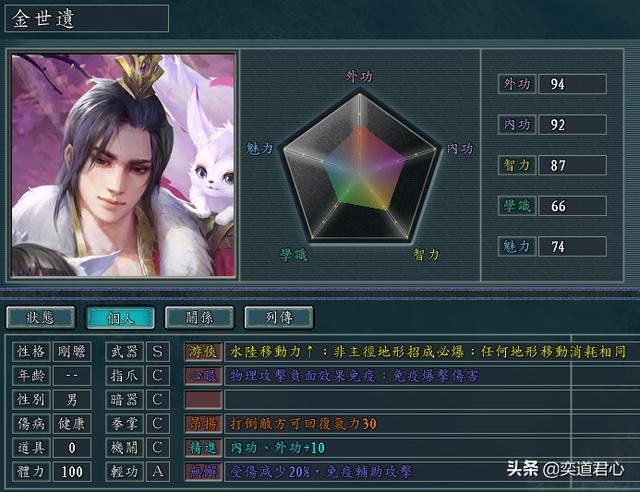640x492 pixels.
Task: Click the 游俠 trait tag
Action: pos(203,351)
